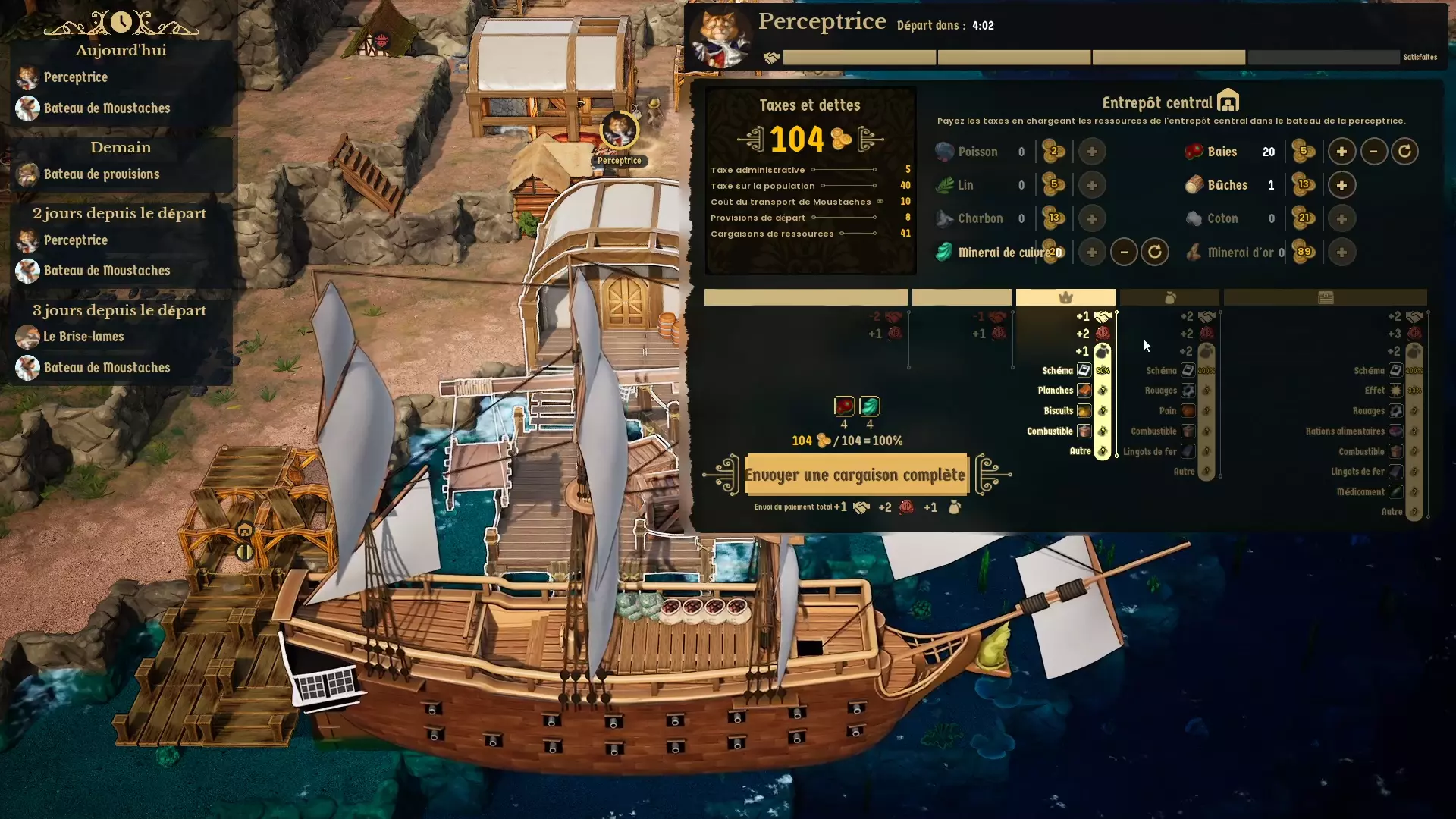Select the Planches resource icon
This screenshot has width=1456, height=819.
1085,391
